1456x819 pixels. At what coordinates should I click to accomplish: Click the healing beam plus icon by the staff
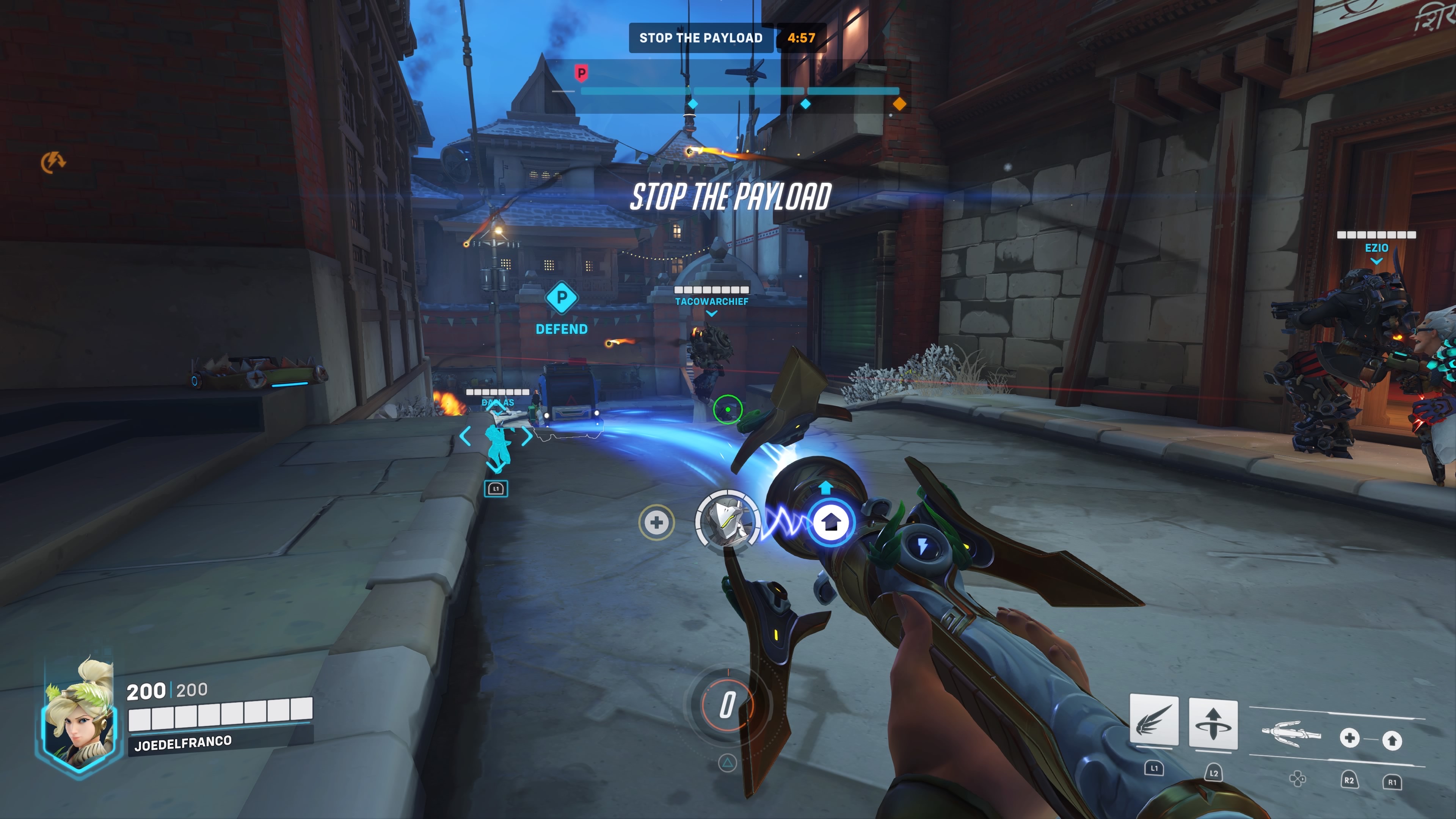tap(1349, 737)
